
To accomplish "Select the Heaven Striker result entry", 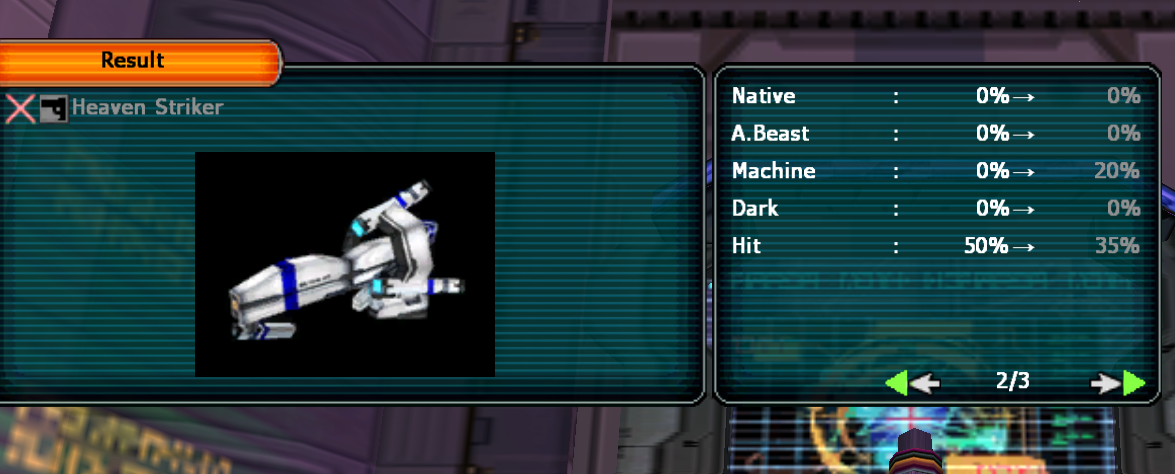I will 147,107.
